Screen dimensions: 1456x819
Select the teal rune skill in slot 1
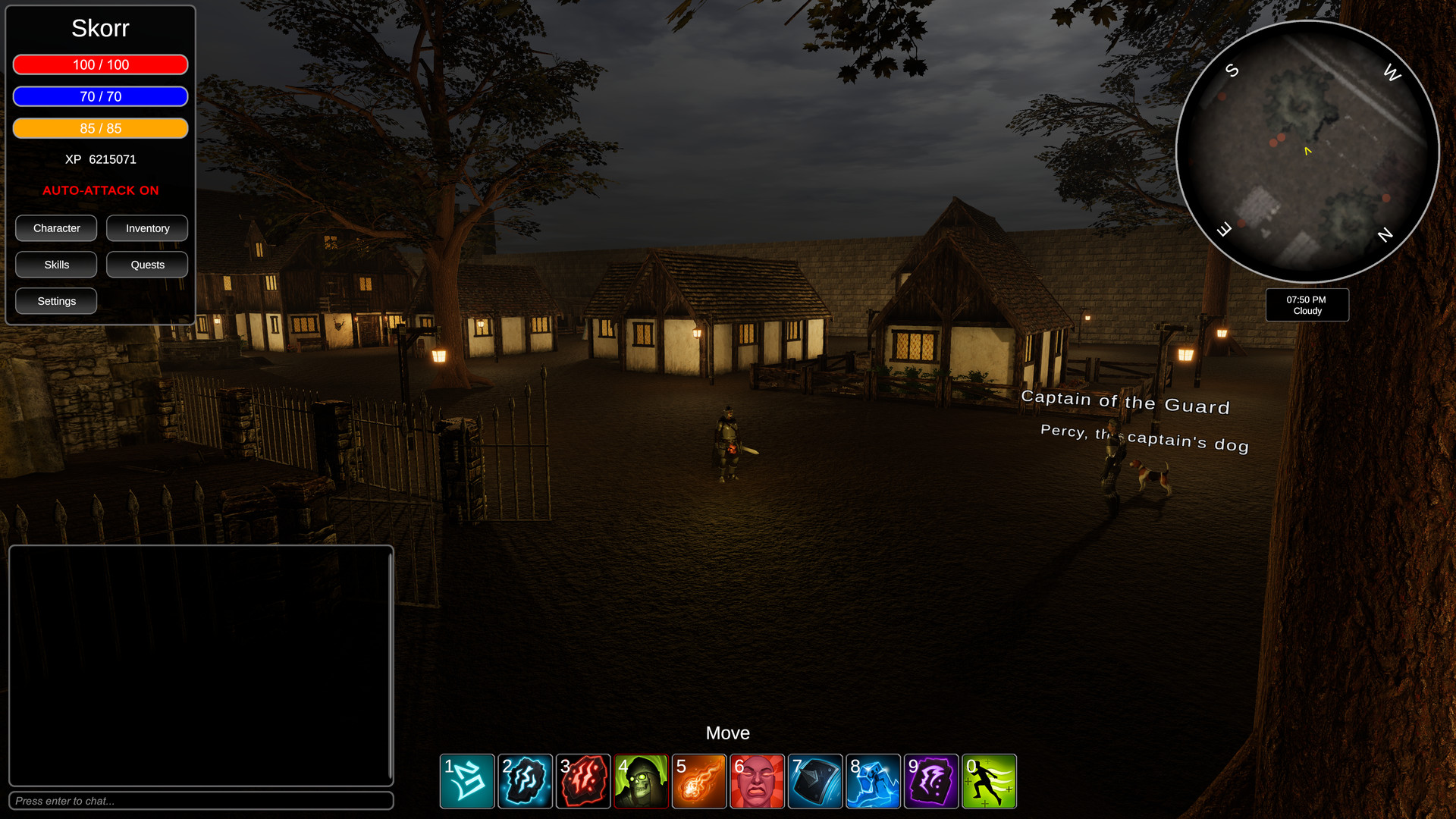coord(466,781)
